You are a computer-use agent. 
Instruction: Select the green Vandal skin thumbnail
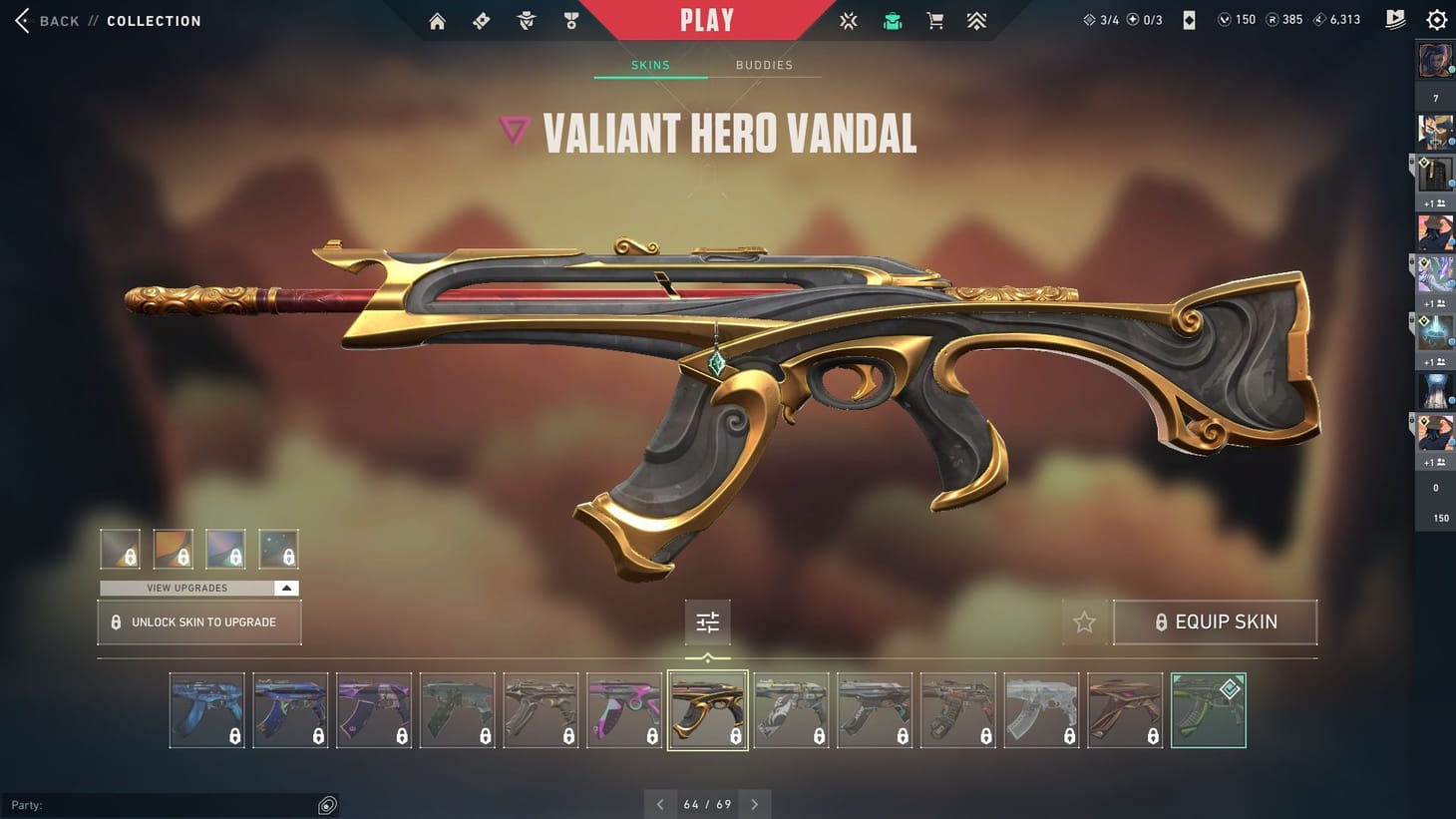tap(1208, 709)
